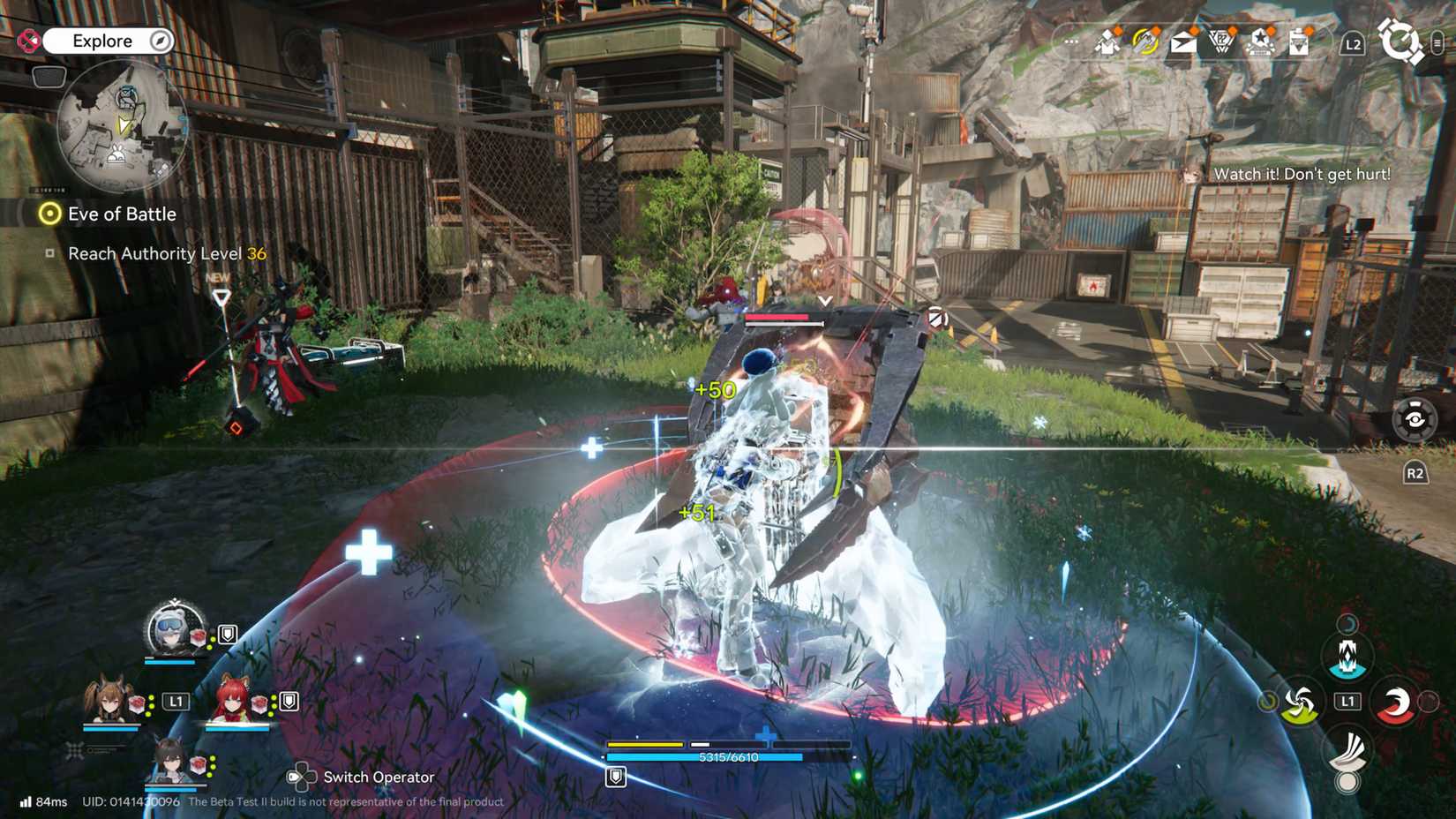This screenshot has width=1456, height=819.
Task: Open the mail envelope icon
Action: coord(1182,41)
